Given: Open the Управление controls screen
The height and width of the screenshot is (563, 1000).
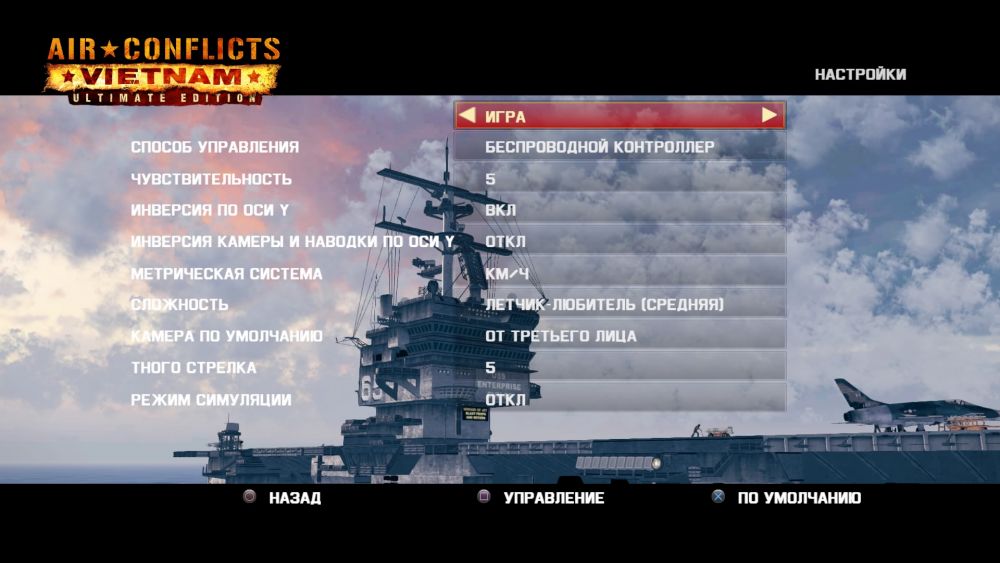Looking at the screenshot, I should pos(543,498).
